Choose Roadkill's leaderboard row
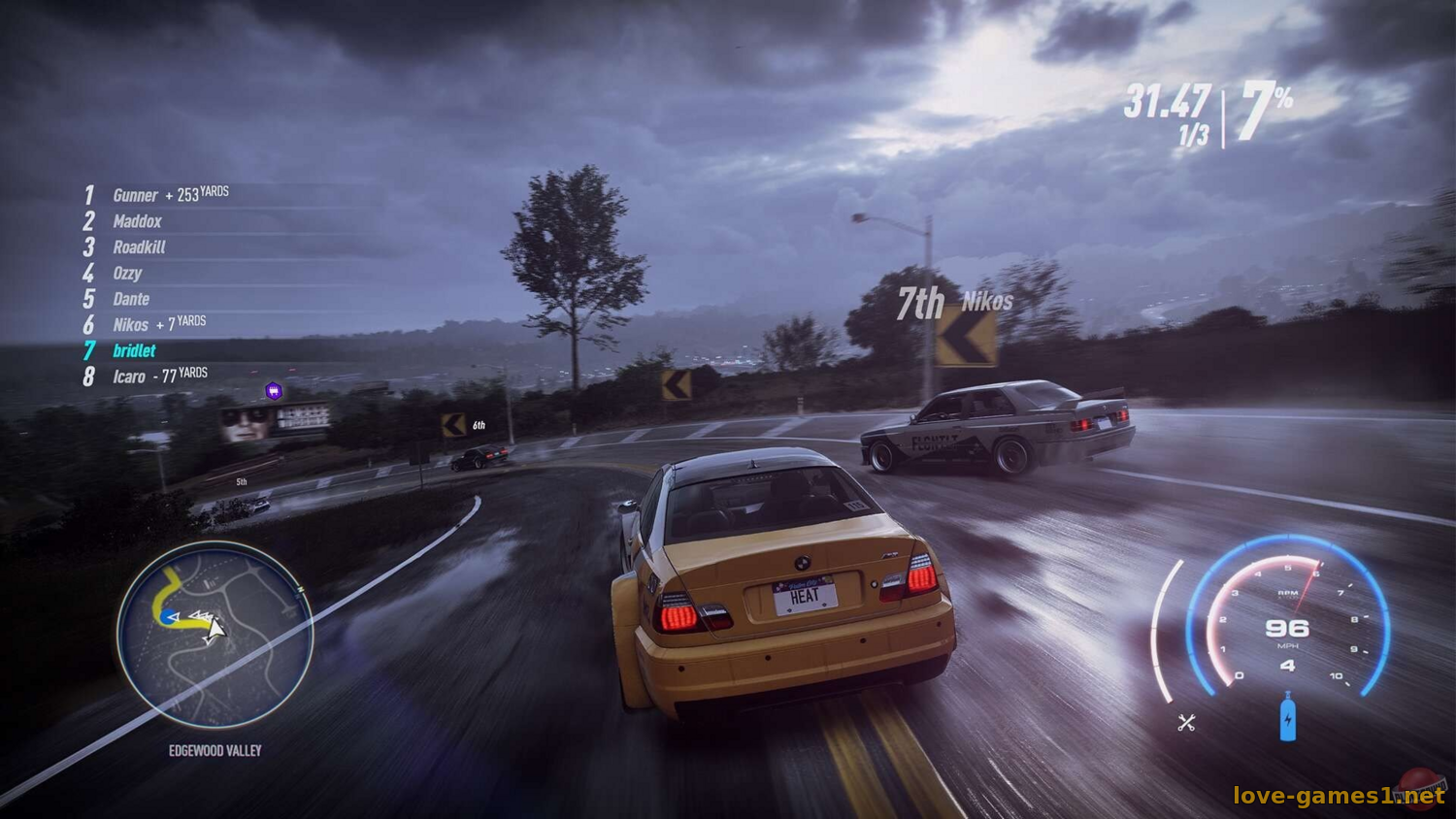 139,247
